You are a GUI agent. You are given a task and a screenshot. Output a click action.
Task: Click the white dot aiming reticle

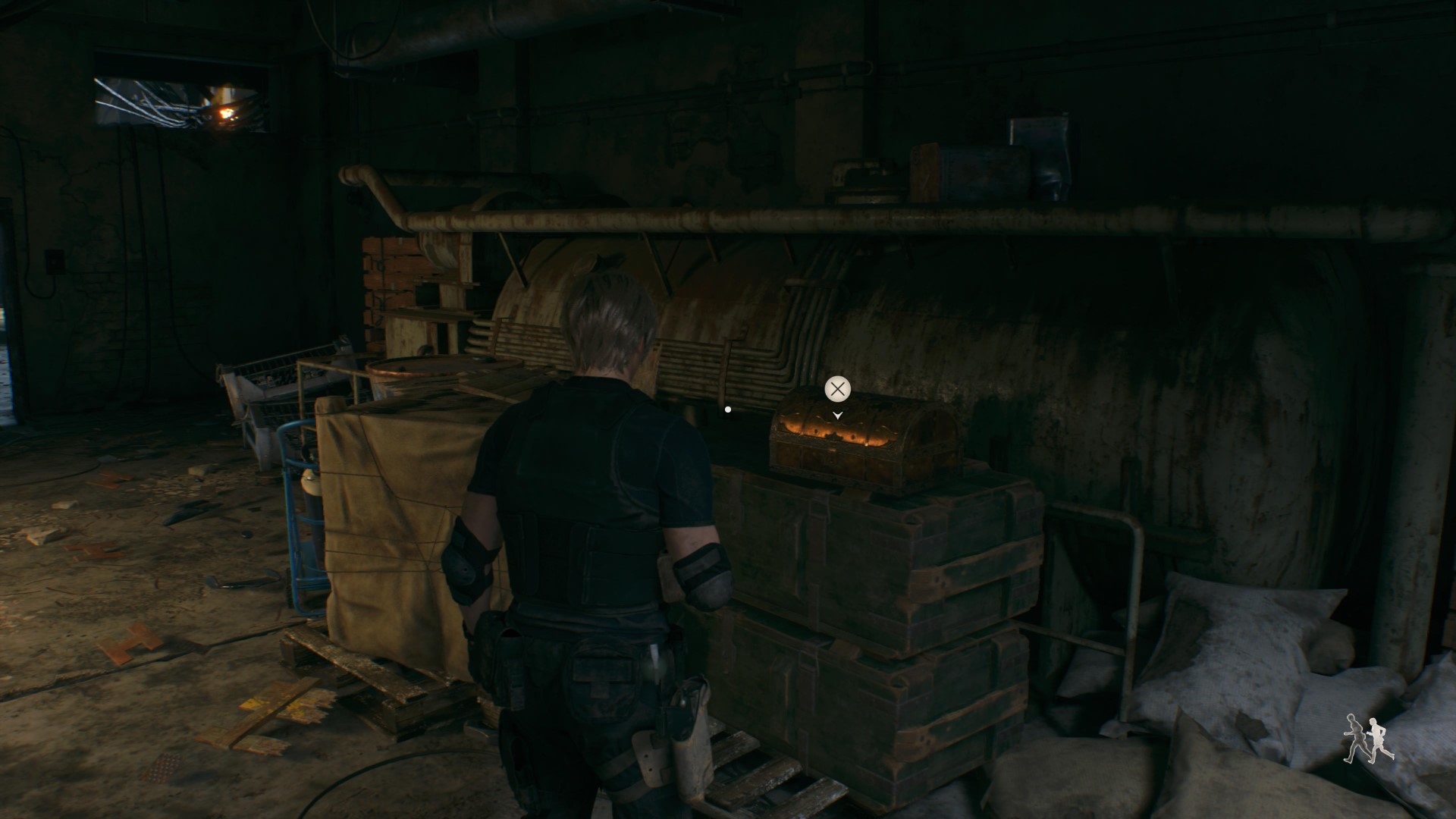pyautogui.click(x=727, y=409)
